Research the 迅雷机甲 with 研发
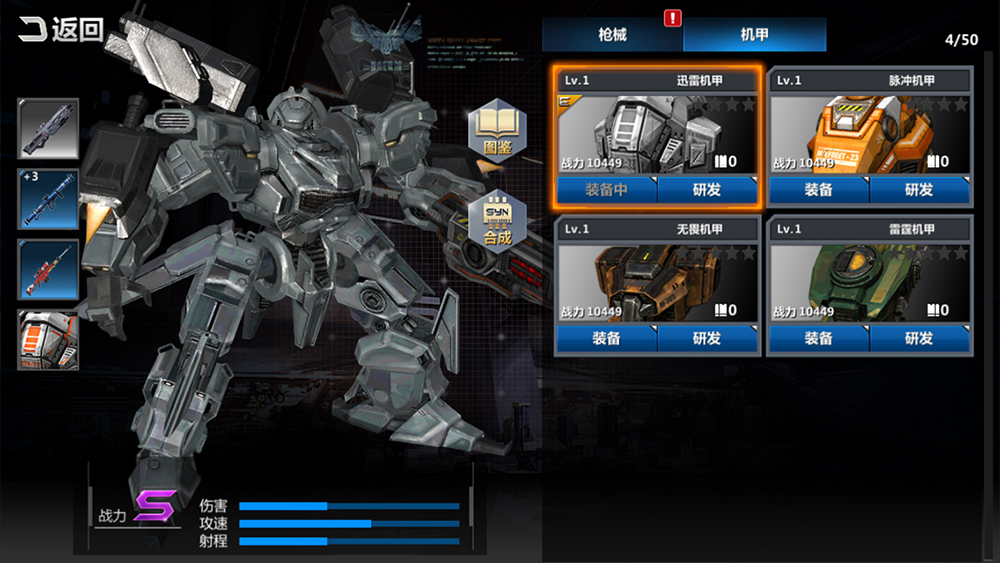 (707, 189)
